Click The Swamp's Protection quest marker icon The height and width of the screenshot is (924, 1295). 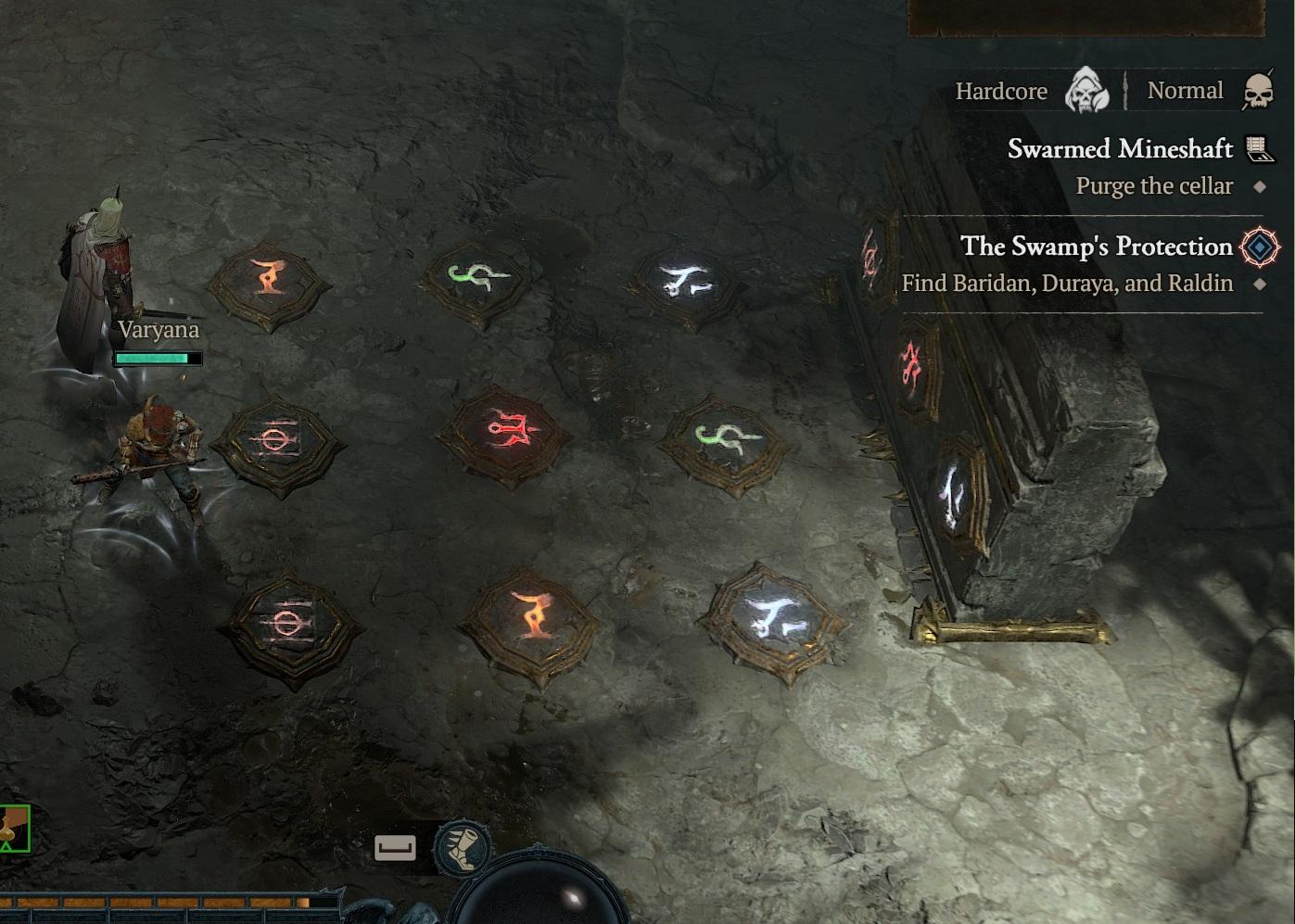tap(1259, 247)
